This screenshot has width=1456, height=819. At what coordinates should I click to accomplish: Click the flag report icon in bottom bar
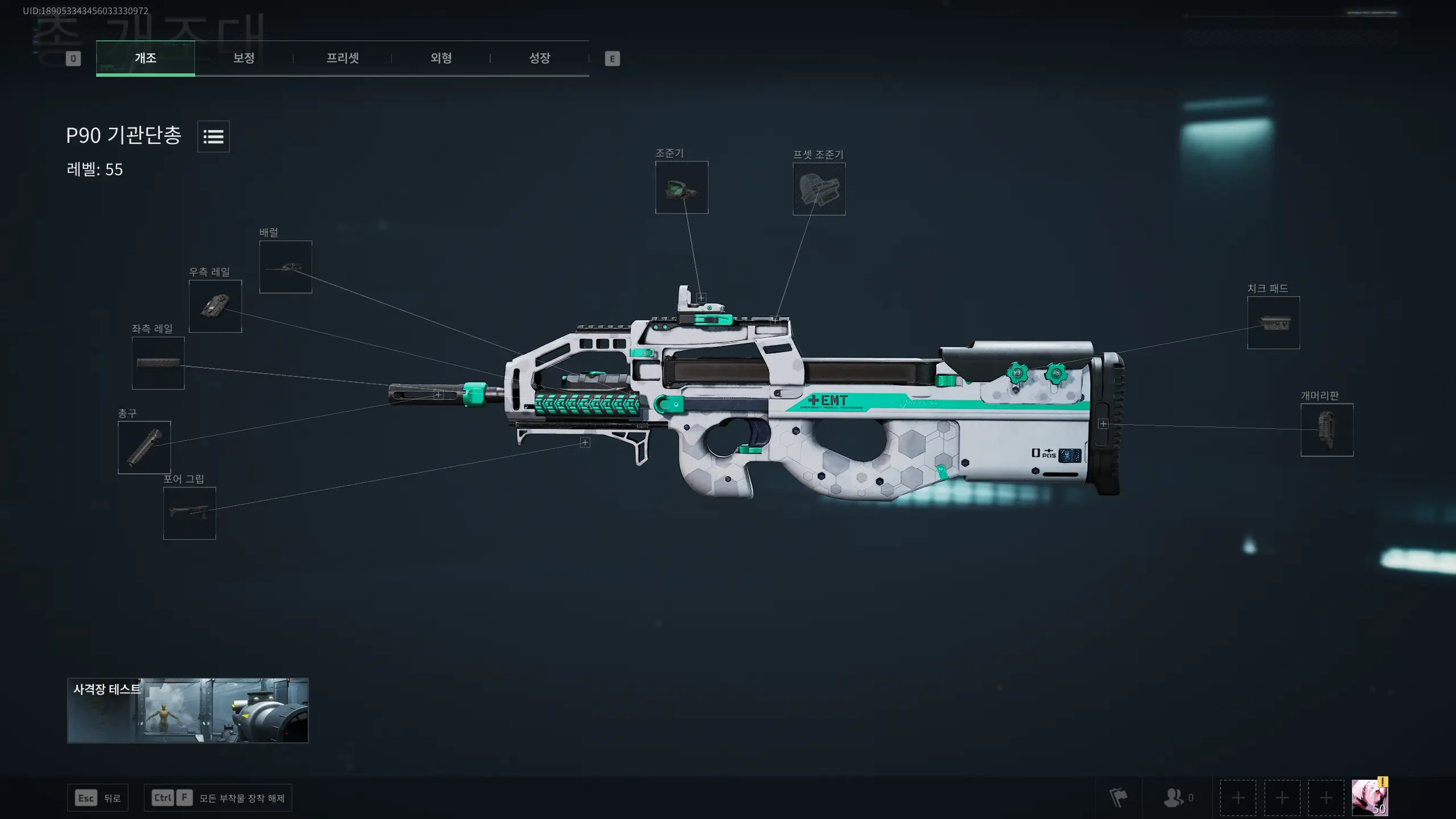pos(1119,798)
